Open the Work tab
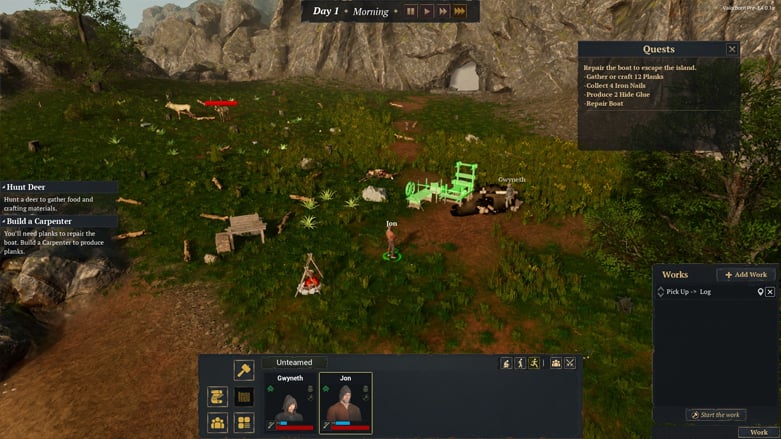The height and width of the screenshot is (439, 781). click(759, 432)
